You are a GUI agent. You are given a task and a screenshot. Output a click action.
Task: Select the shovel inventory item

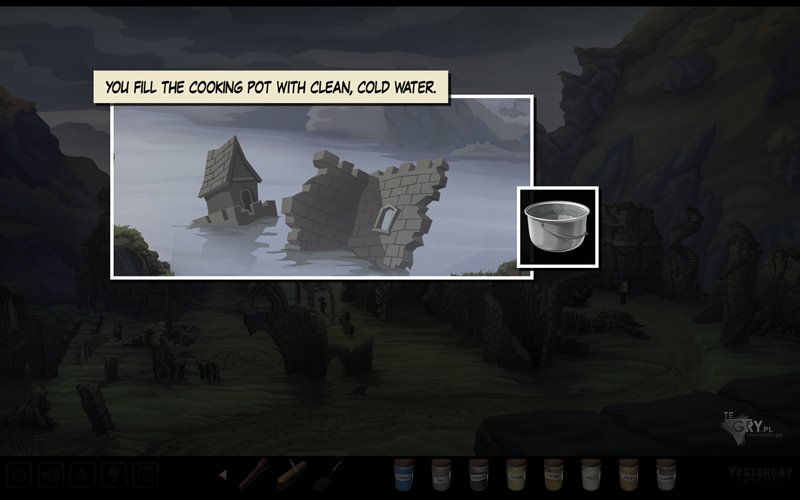[x=329, y=473]
